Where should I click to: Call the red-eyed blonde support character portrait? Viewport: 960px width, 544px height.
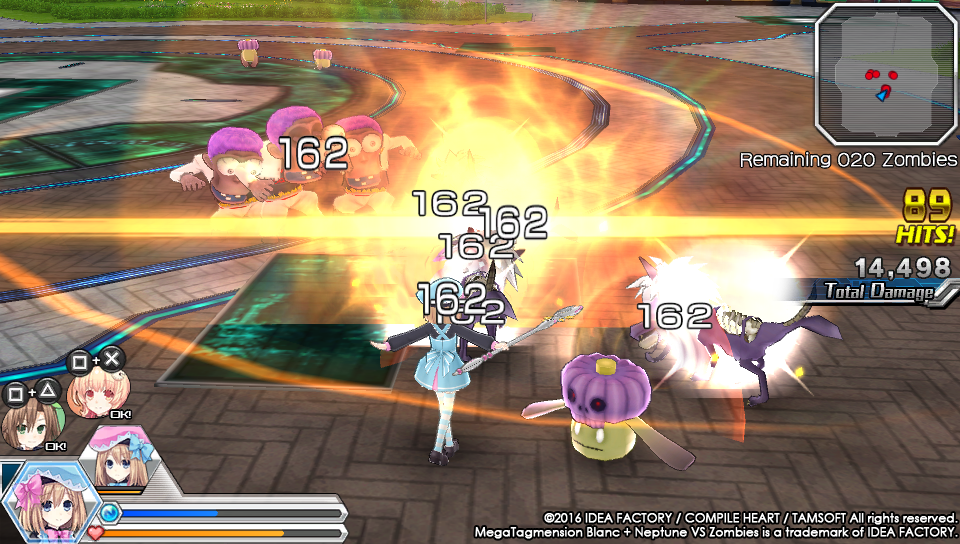tap(89, 395)
